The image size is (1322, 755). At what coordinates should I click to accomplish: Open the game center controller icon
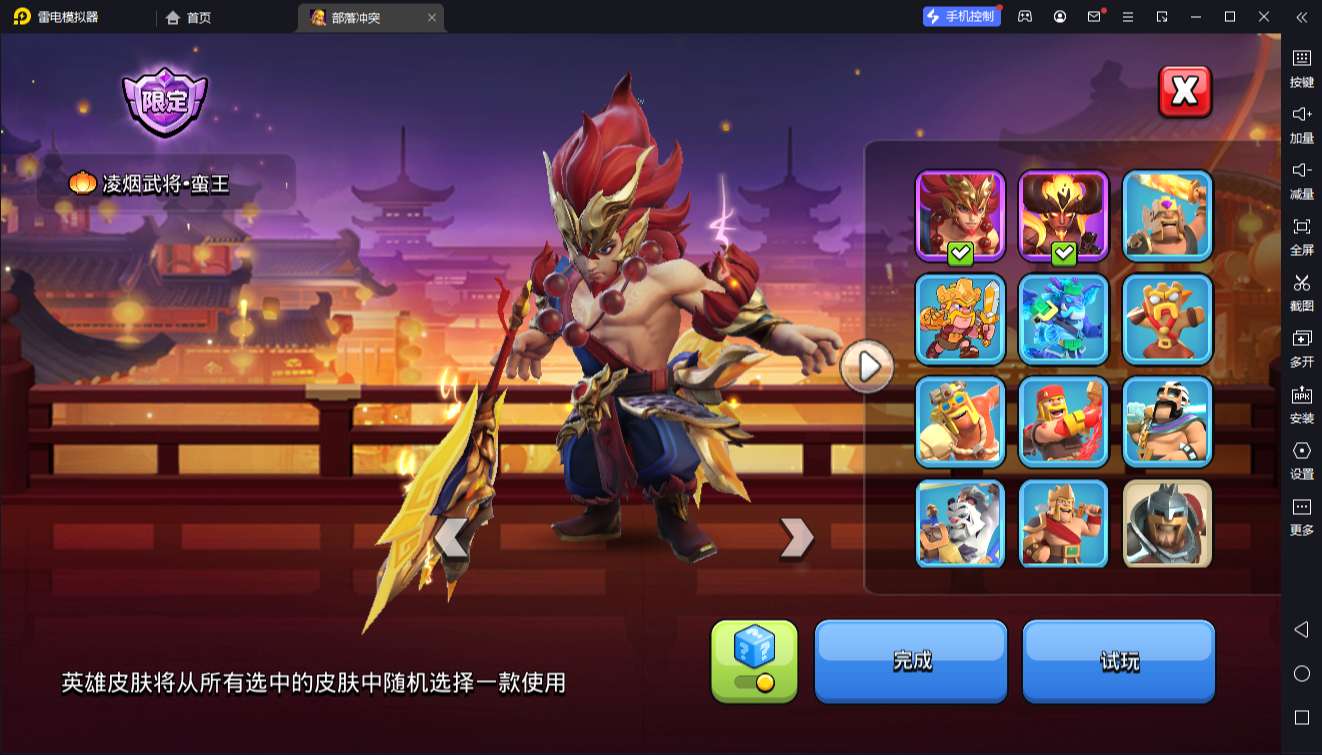(1024, 16)
